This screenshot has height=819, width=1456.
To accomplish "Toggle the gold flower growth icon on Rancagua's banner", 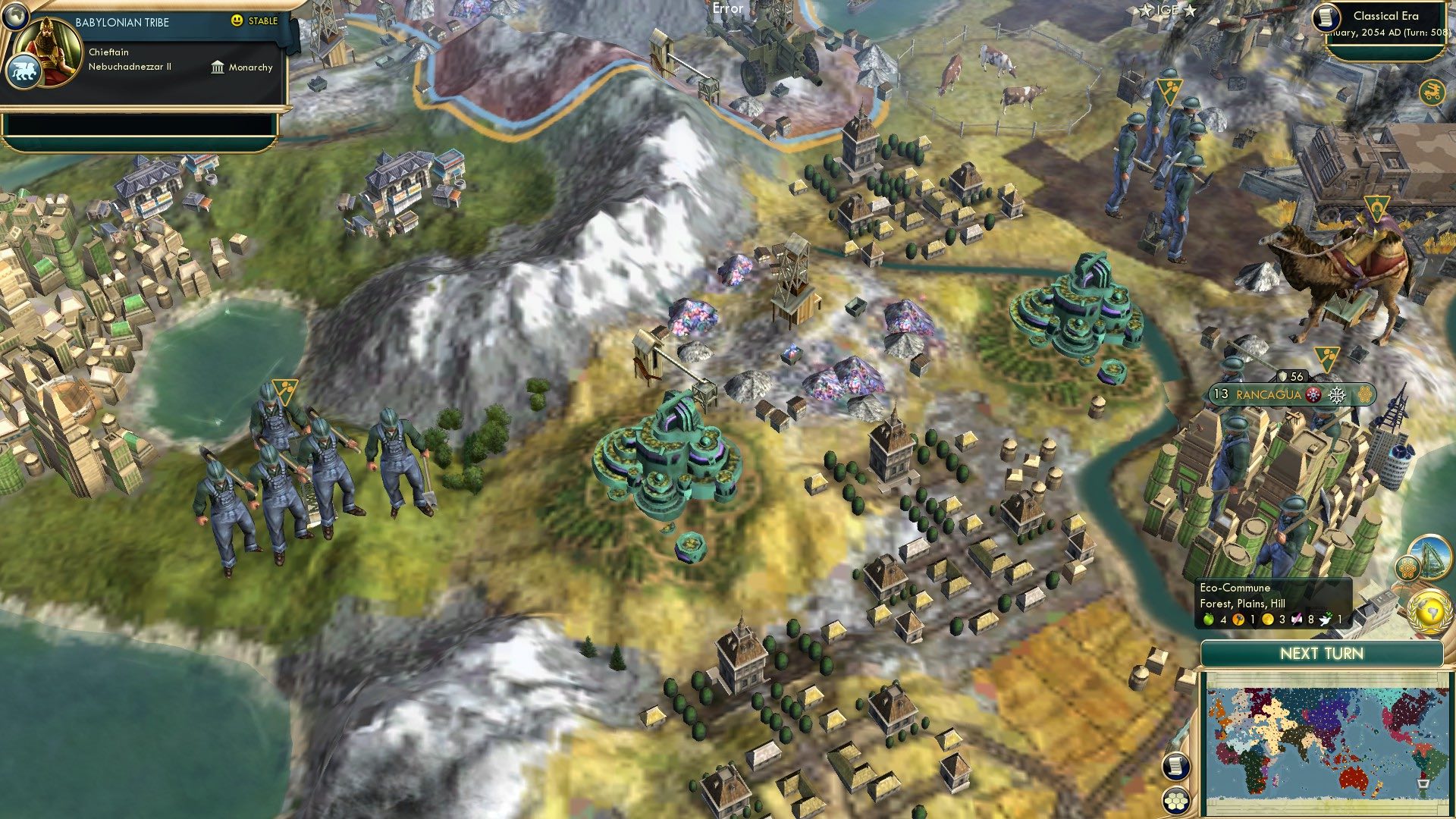I will pos(1365,396).
